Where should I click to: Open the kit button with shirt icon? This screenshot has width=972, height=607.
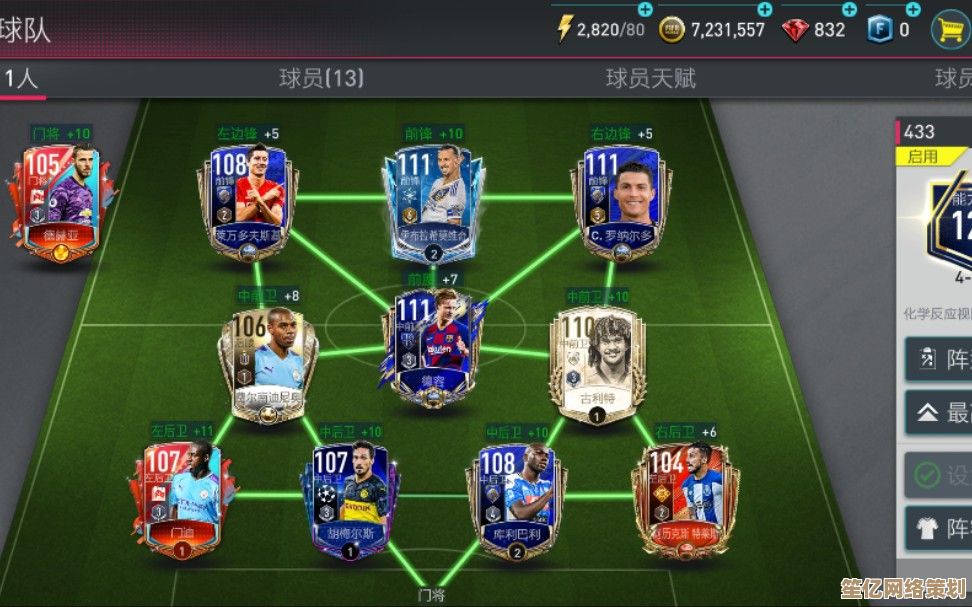tap(940, 527)
